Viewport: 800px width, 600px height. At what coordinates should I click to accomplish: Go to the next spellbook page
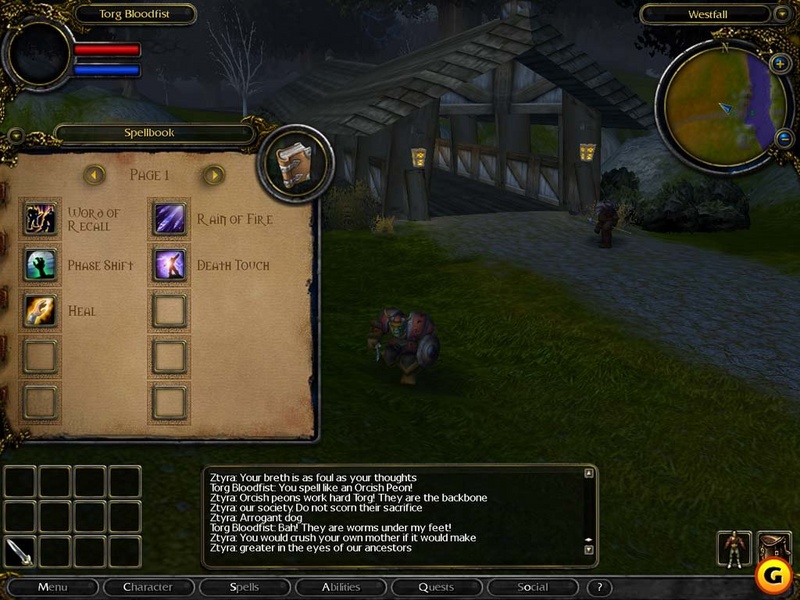pyautogui.click(x=213, y=175)
